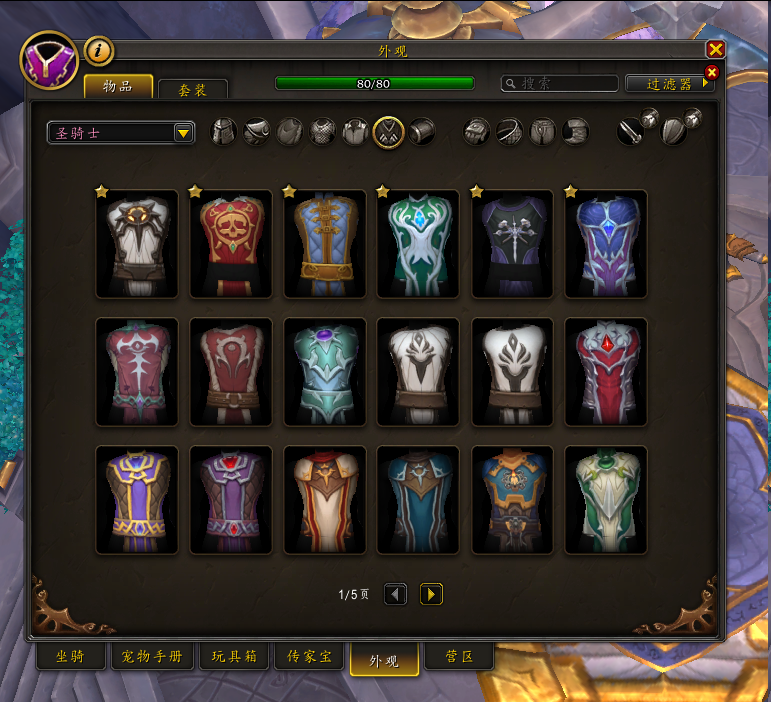Go to the previous page of tabards
This screenshot has height=702, width=771.
(x=396, y=594)
